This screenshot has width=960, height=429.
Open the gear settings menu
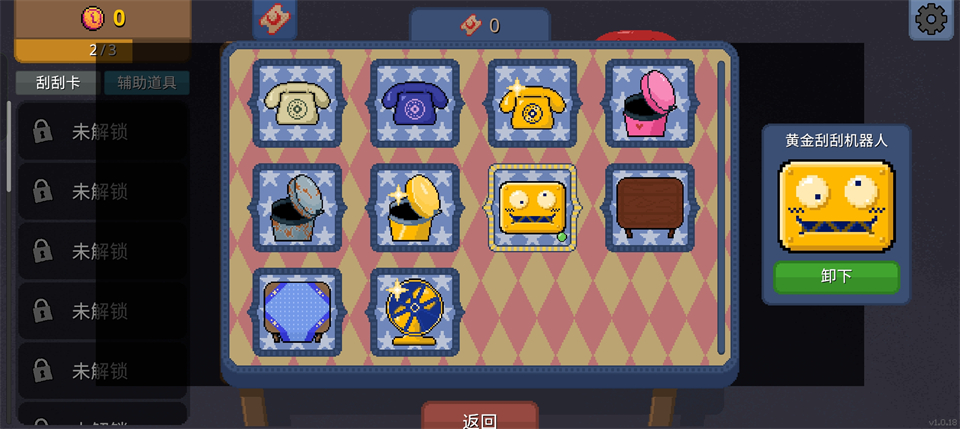point(931,19)
